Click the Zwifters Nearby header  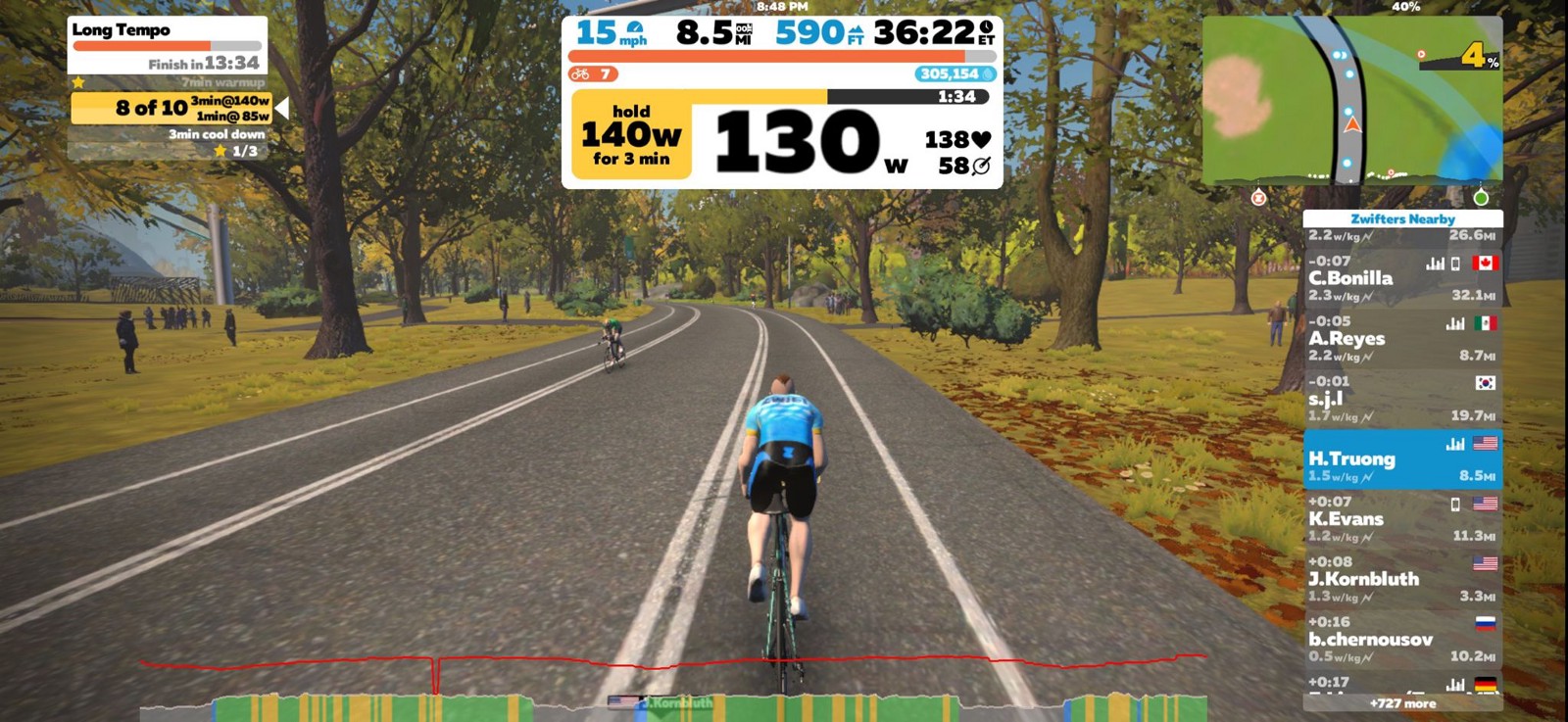[1402, 218]
